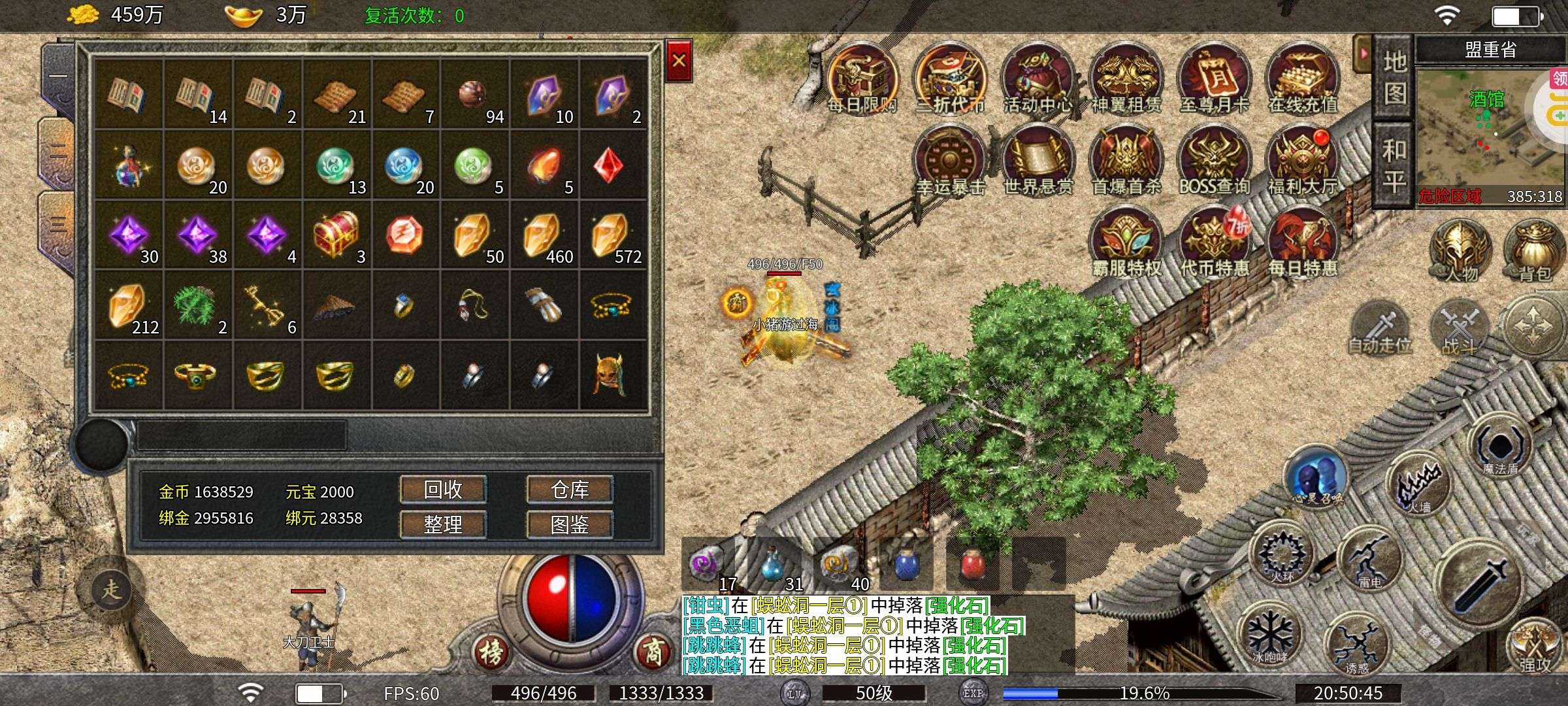
Task: Cast the 冰咆哮 ice roar skill
Action: coord(1269,634)
